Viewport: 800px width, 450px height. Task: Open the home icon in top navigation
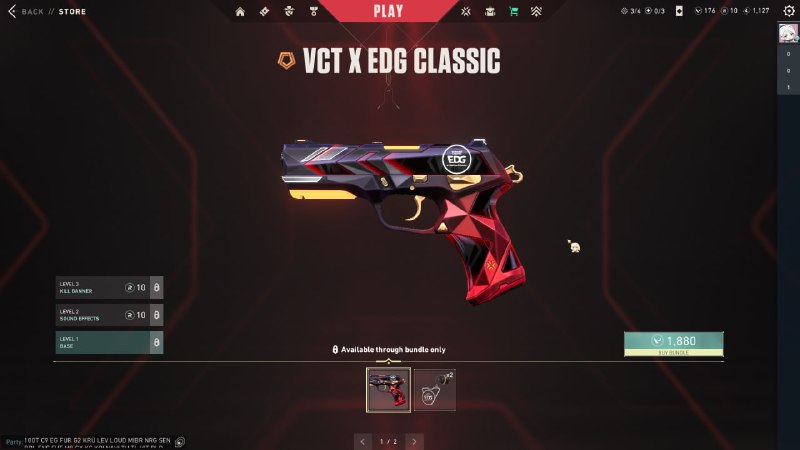(x=240, y=12)
